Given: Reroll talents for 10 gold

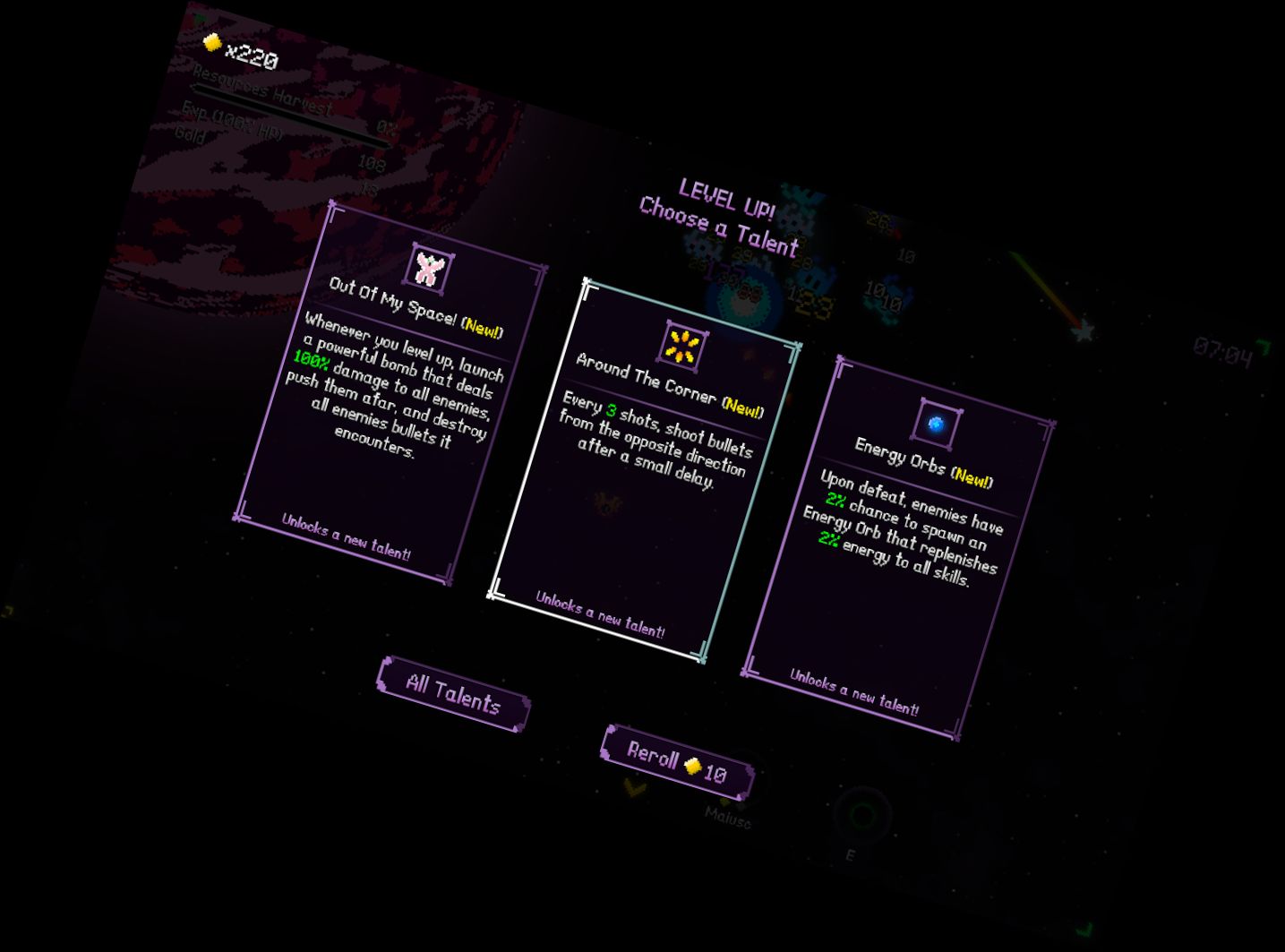Looking at the screenshot, I should point(677,762).
